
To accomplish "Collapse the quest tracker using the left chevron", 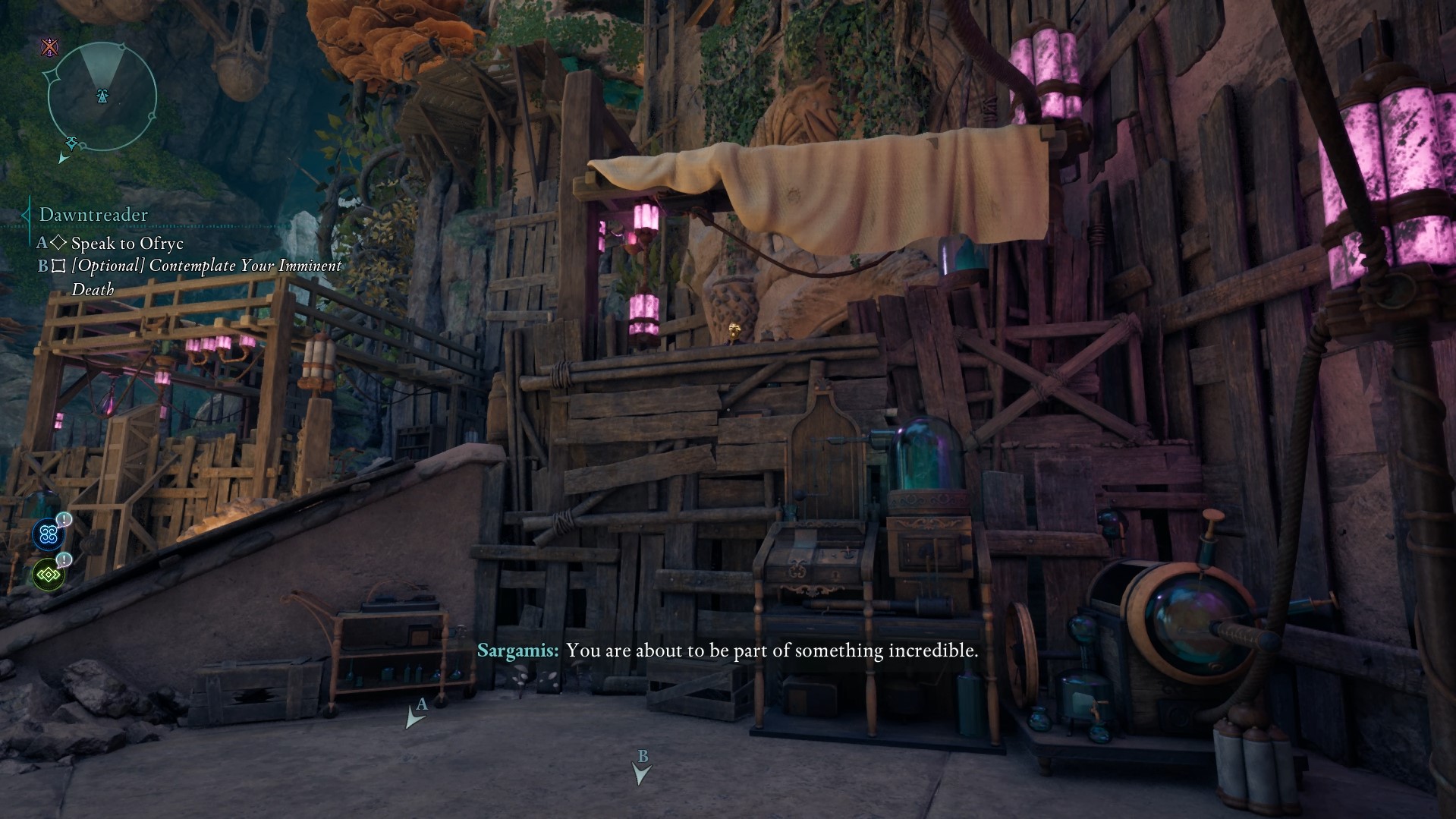I will tap(25, 215).
